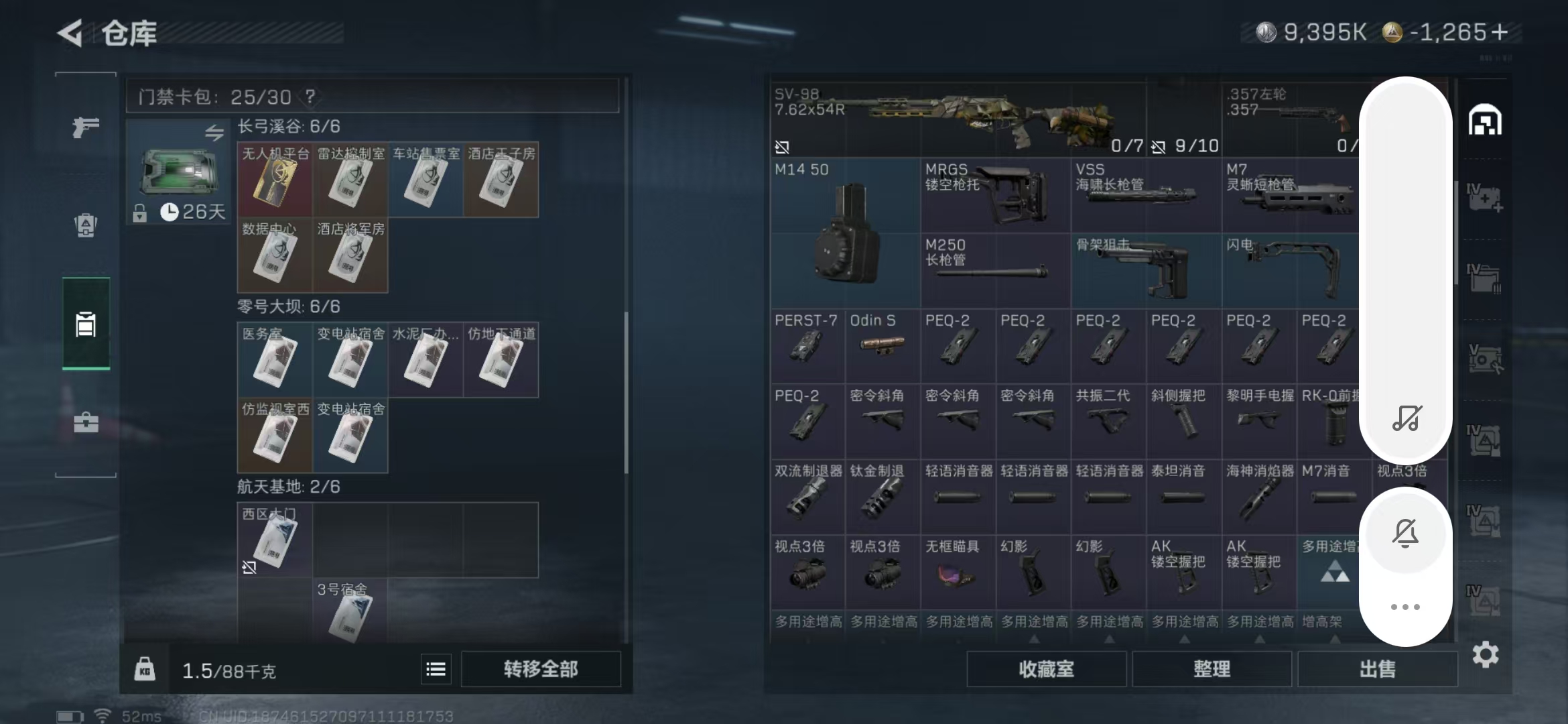Select the 无人机平台 keycard
The width and height of the screenshot is (1568, 724).
275,180
